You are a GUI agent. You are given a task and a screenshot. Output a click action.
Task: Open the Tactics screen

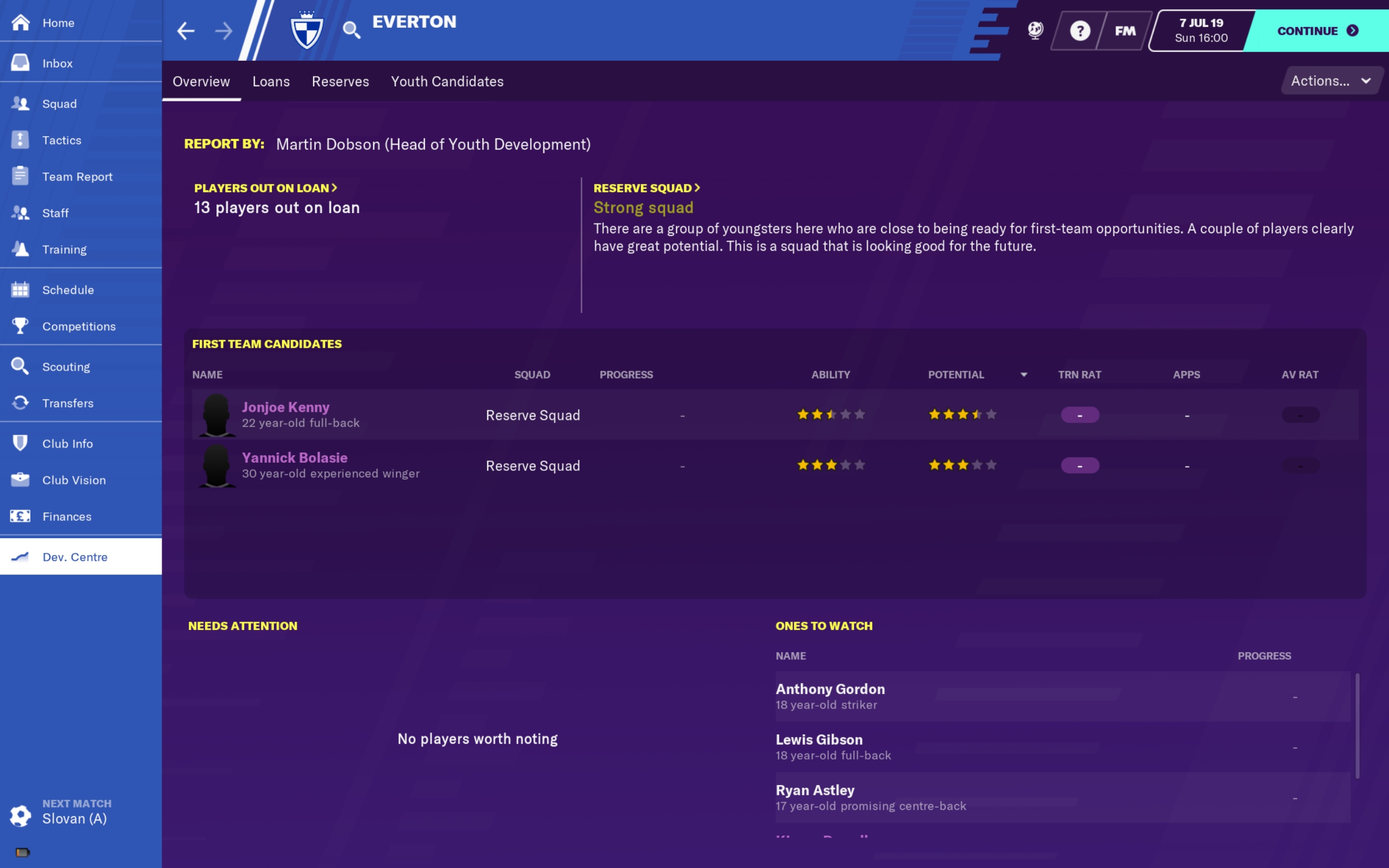click(x=62, y=140)
